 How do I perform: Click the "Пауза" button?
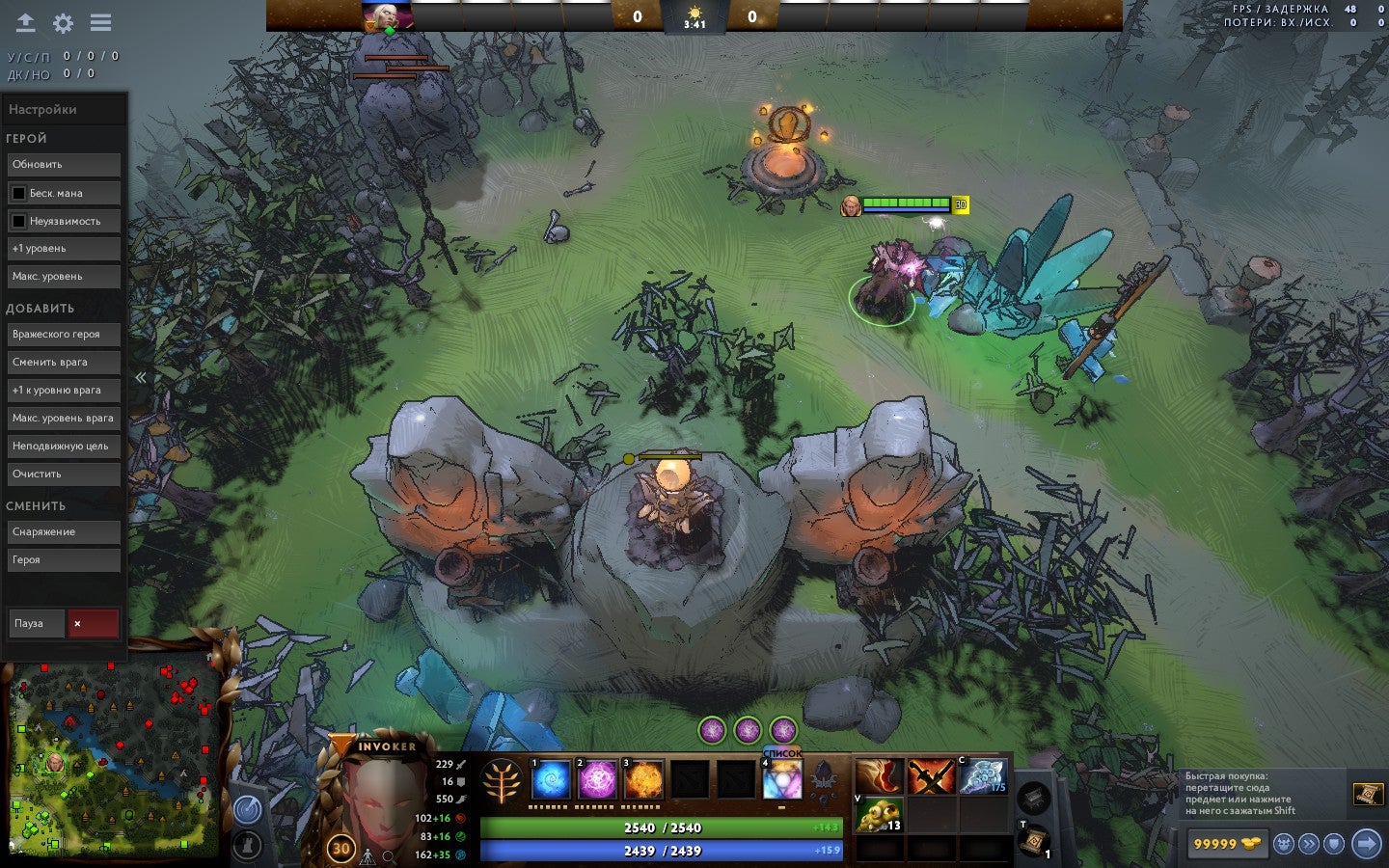pyautogui.click(x=36, y=624)
